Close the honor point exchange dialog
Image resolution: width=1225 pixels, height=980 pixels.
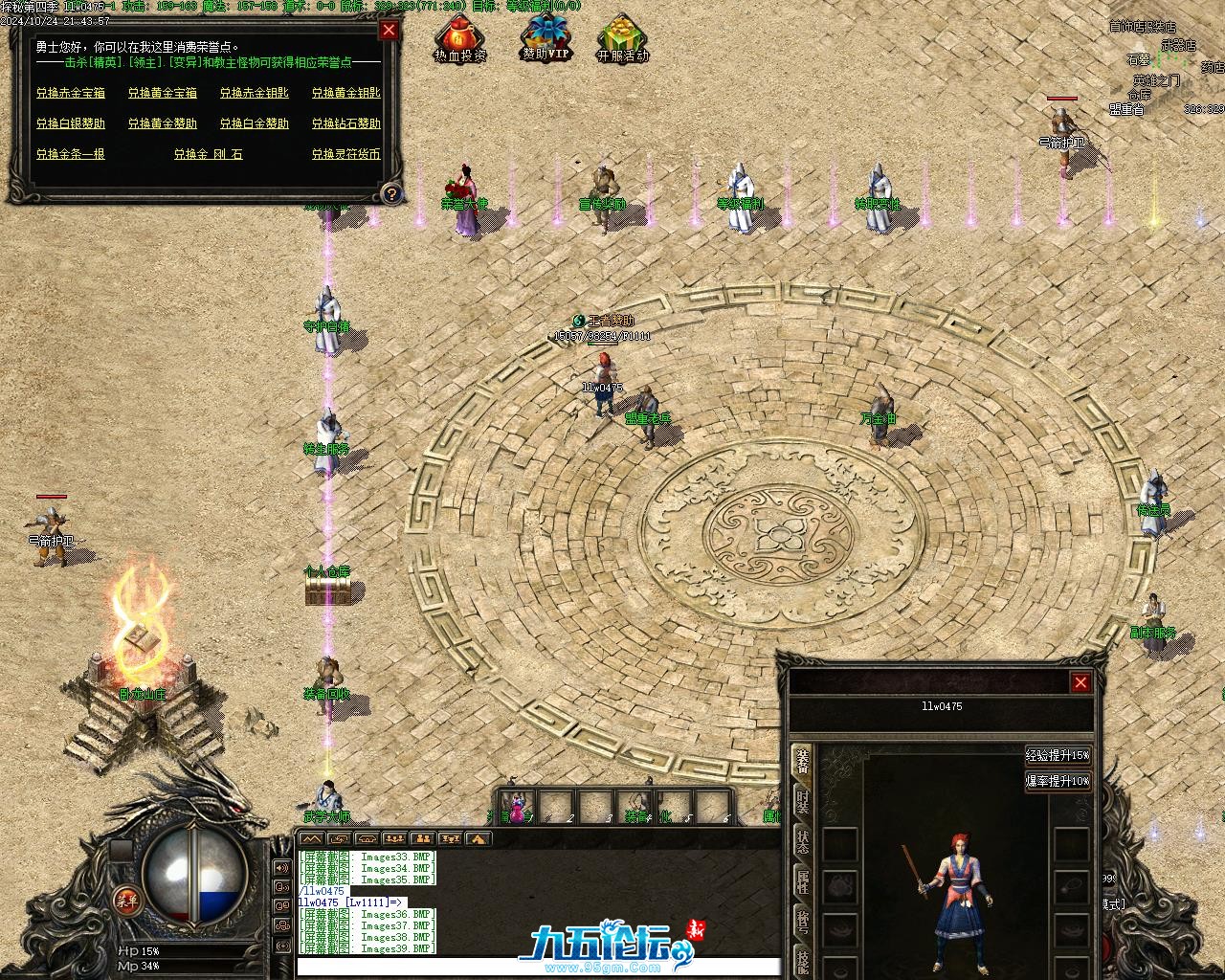389,30
